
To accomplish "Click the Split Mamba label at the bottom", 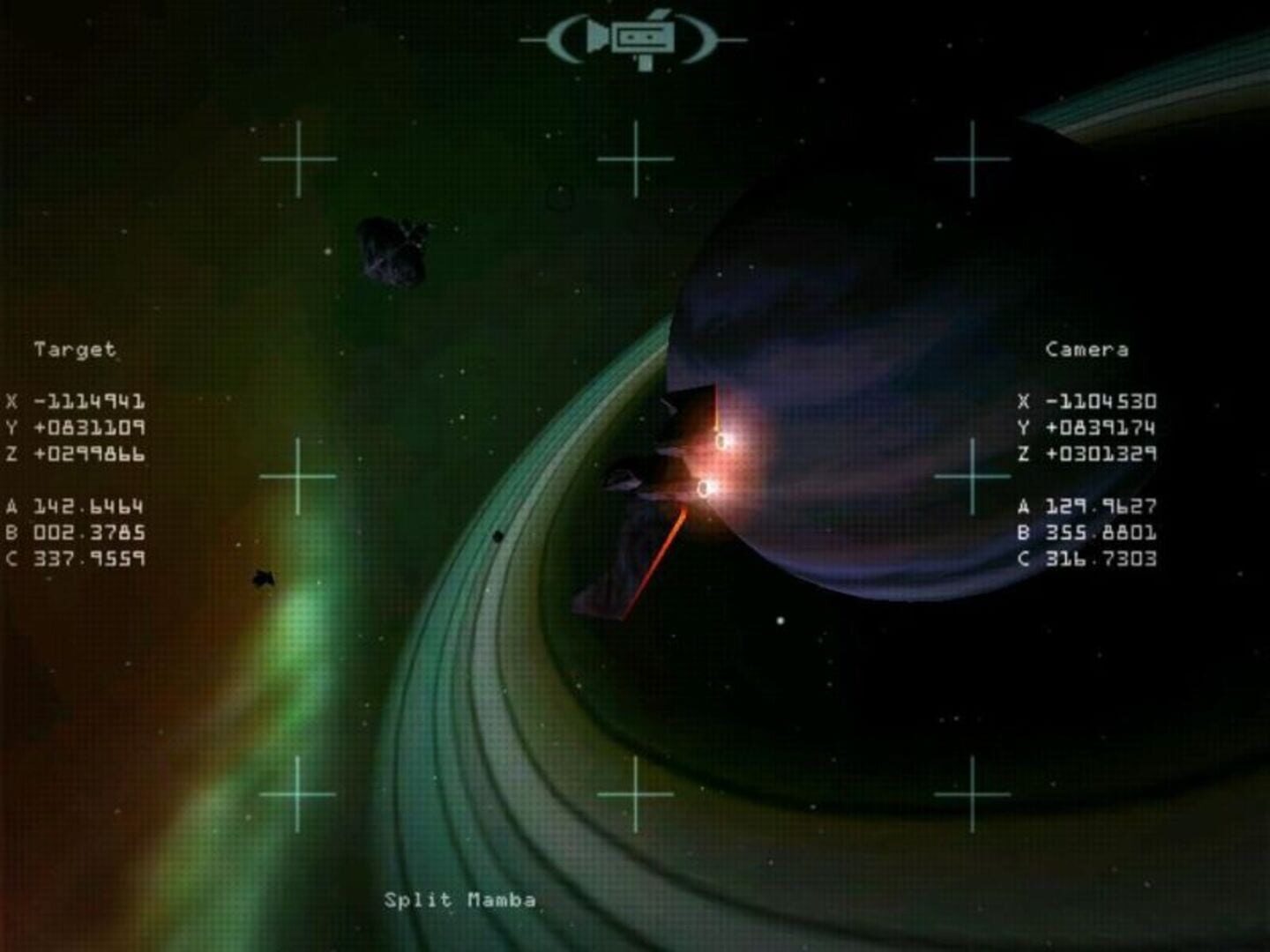I will tap(461, 901).
